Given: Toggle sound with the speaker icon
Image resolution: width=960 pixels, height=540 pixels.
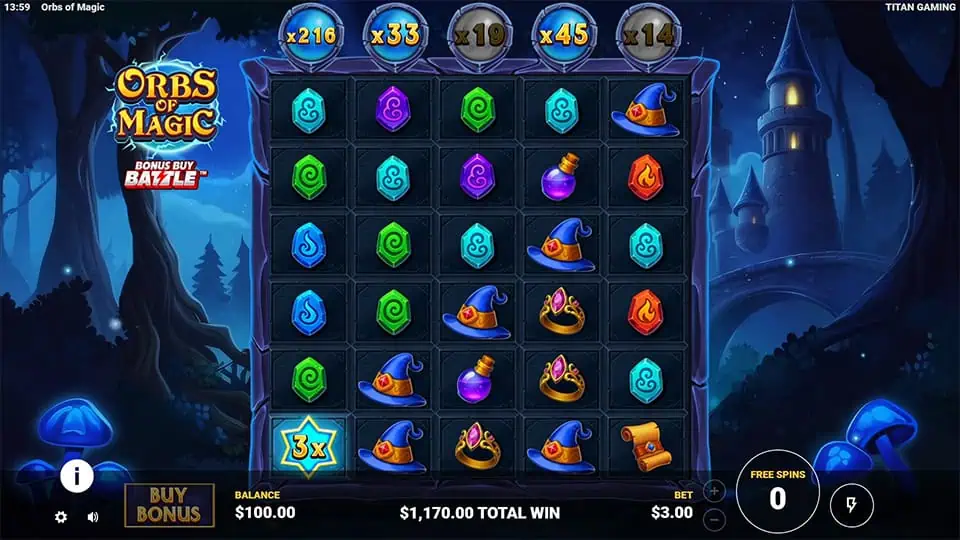Looking at the screenshot, I should (93, 517).
